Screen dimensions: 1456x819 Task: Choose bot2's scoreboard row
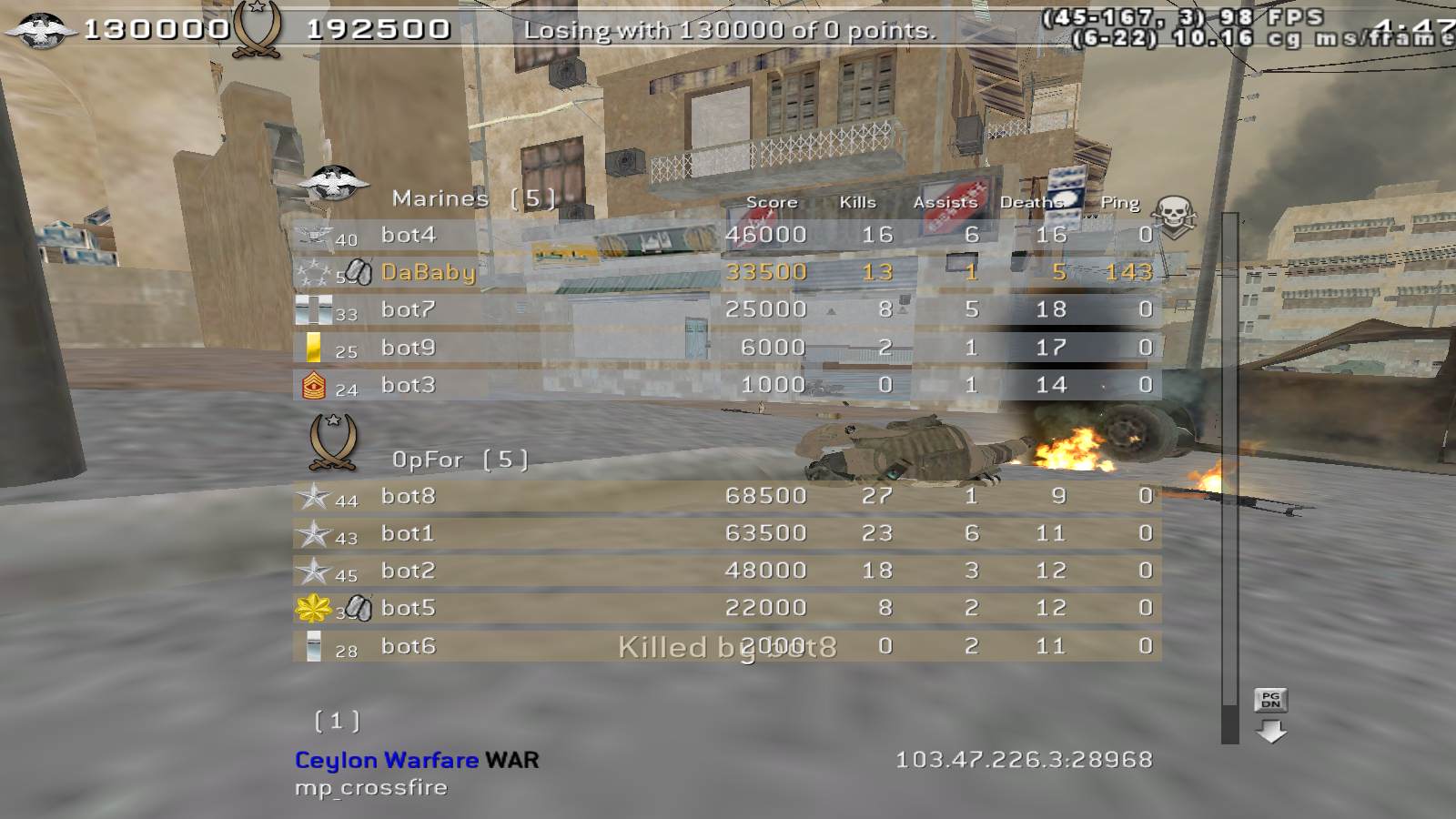click(x=726, y=571)
